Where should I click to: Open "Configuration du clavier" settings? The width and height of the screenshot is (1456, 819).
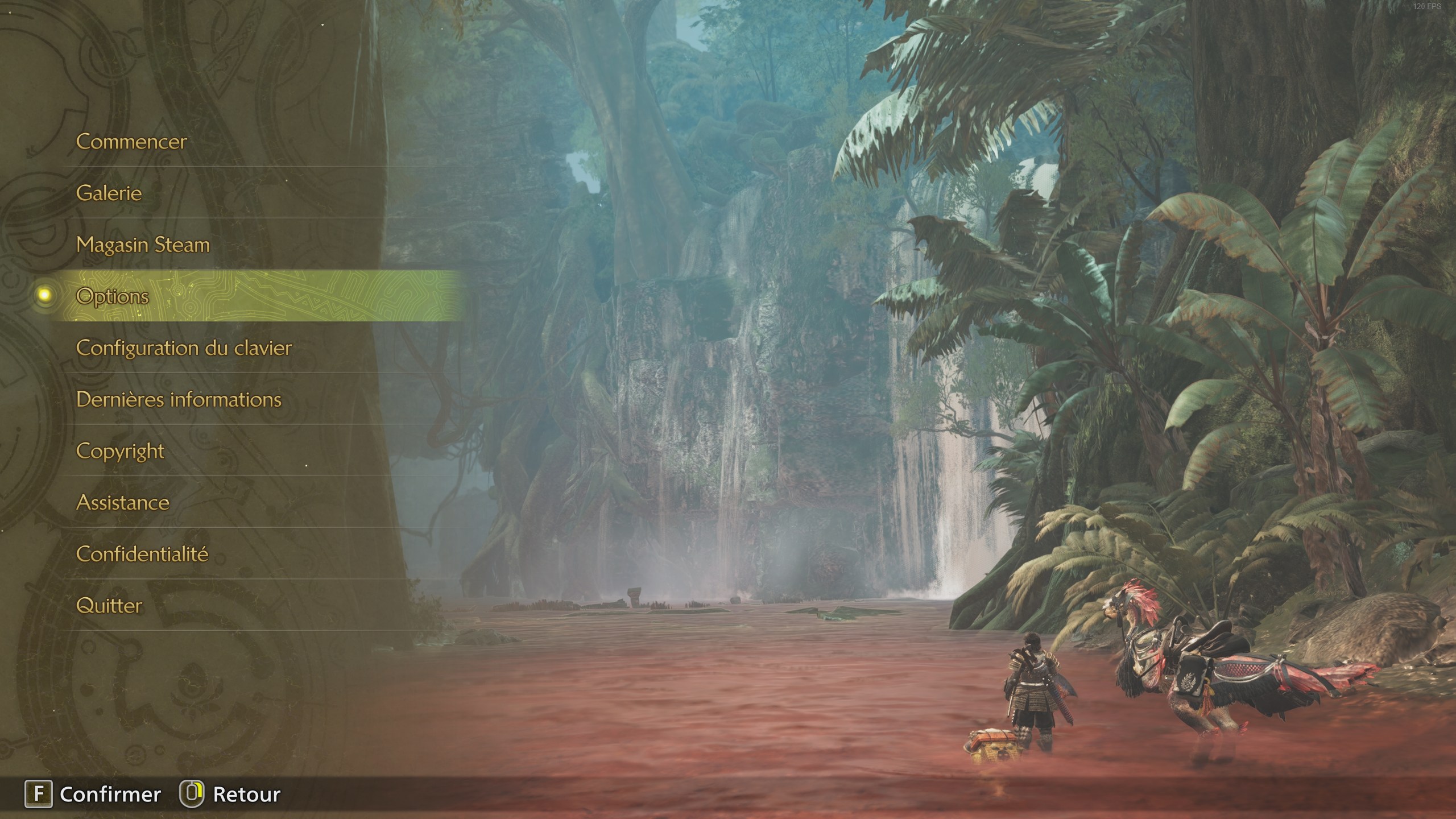point(185,348)
